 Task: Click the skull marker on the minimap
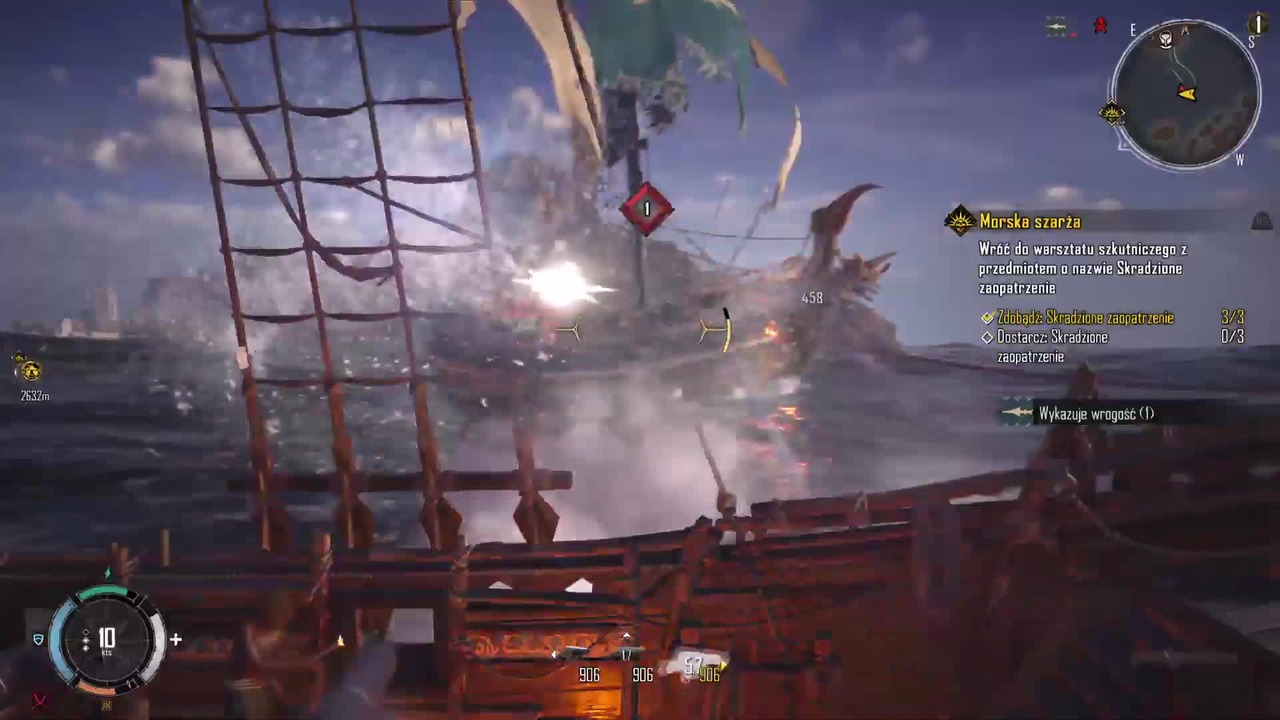click(1166, 40)
